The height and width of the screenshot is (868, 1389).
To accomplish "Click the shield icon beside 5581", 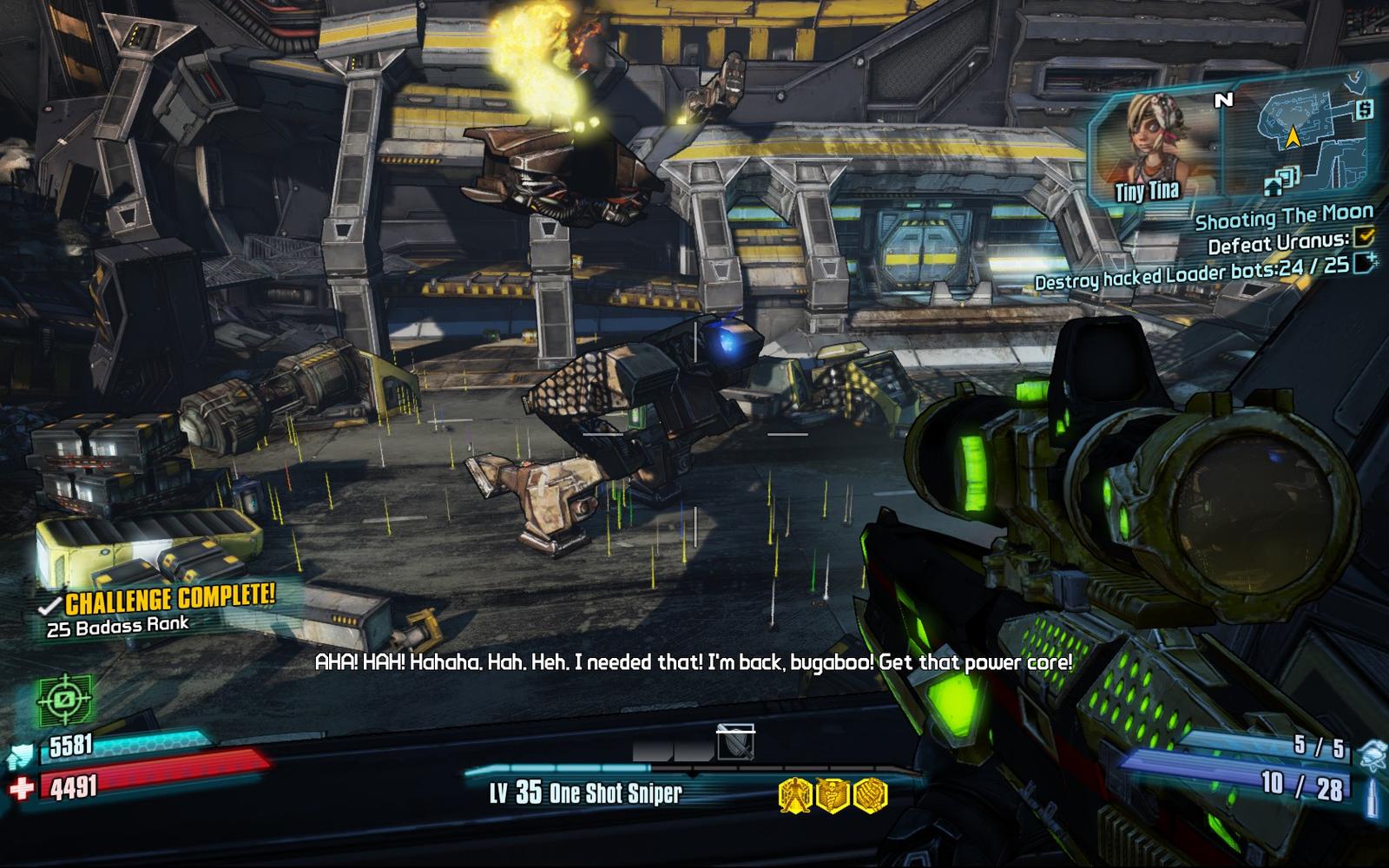I will tap(21, 756).
